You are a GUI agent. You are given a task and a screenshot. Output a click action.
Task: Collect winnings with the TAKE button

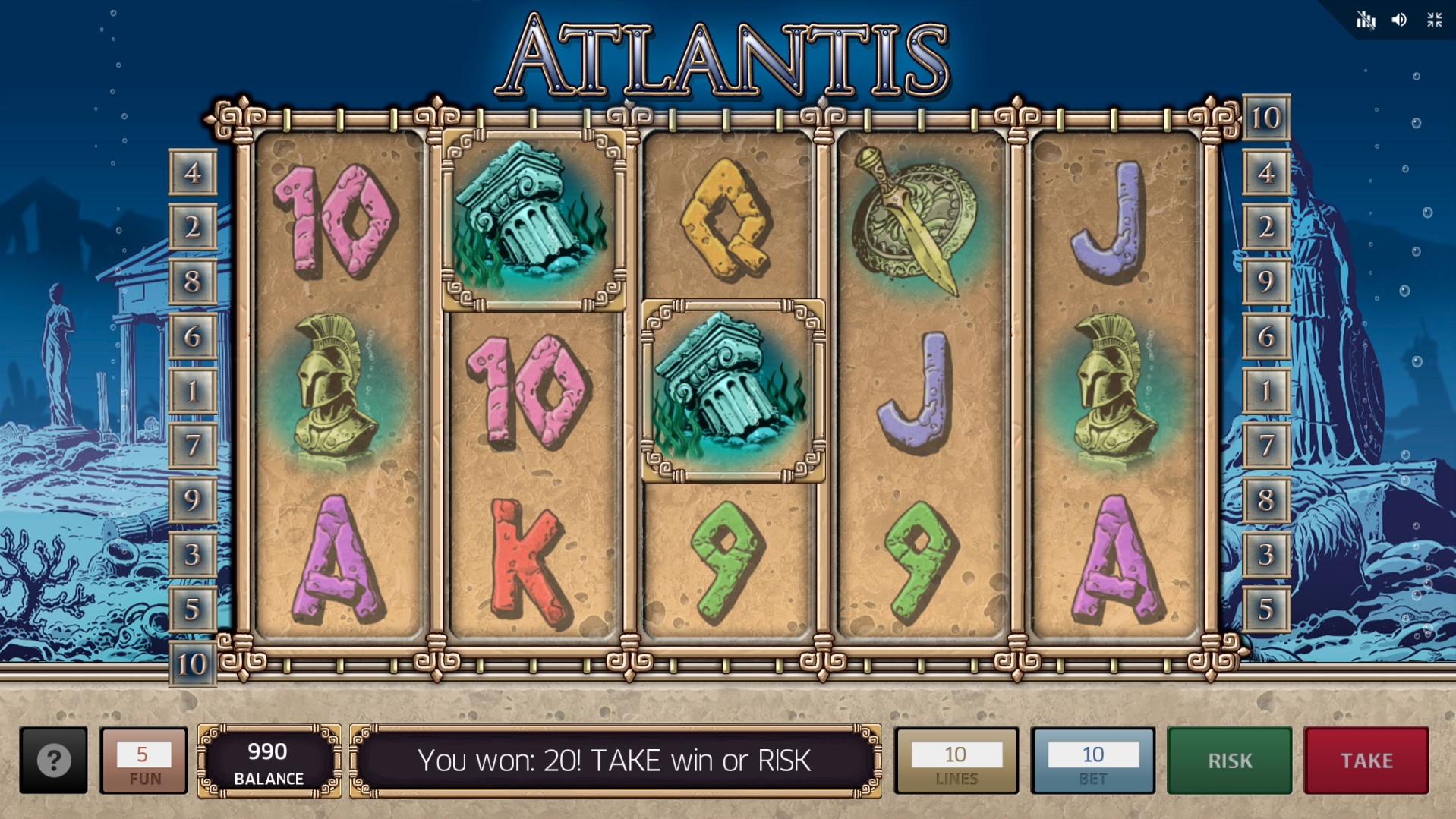tap(1366, 761)
